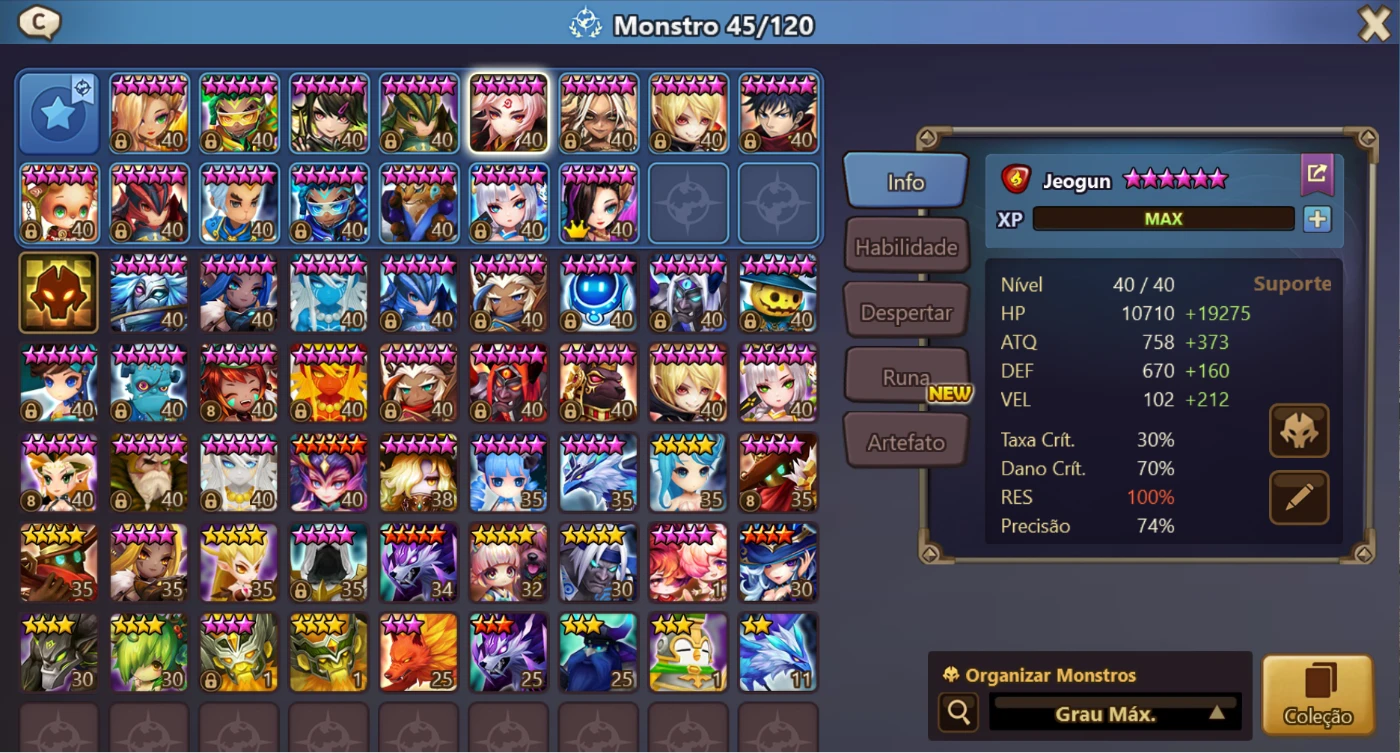Select the Artefato panel button
Screen dimensions: 1400x753
click(906, 439)
